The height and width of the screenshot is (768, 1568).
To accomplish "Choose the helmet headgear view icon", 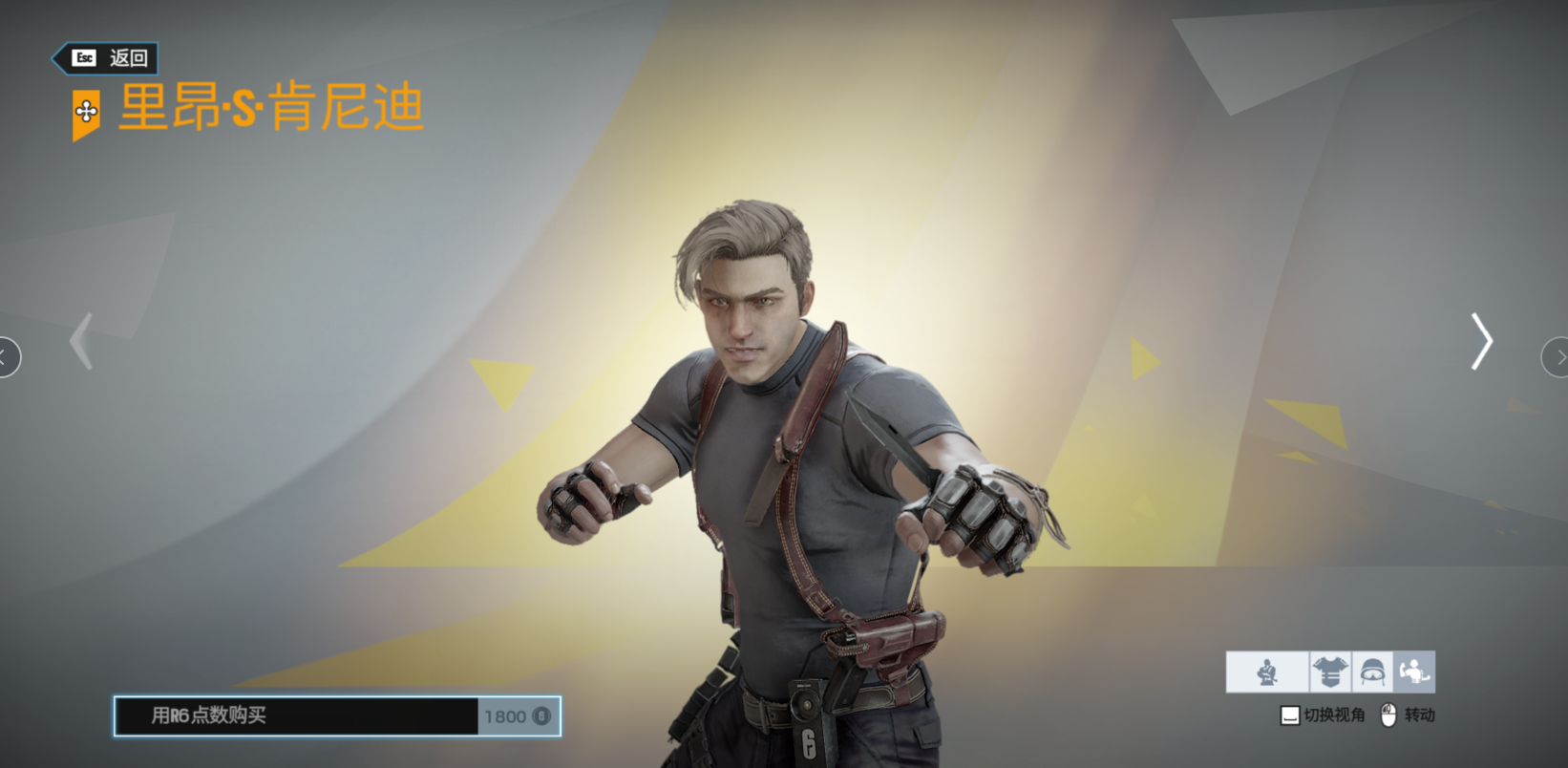I will (x=1372, y=672).
